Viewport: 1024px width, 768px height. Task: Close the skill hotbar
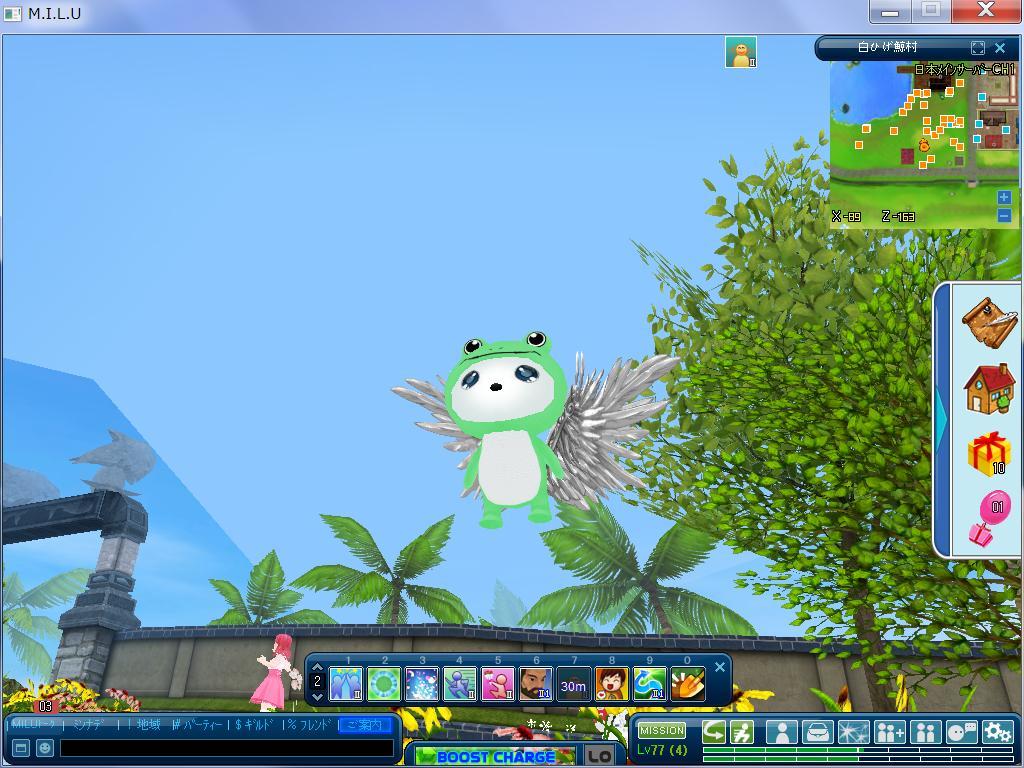click(x=719, y=667)
